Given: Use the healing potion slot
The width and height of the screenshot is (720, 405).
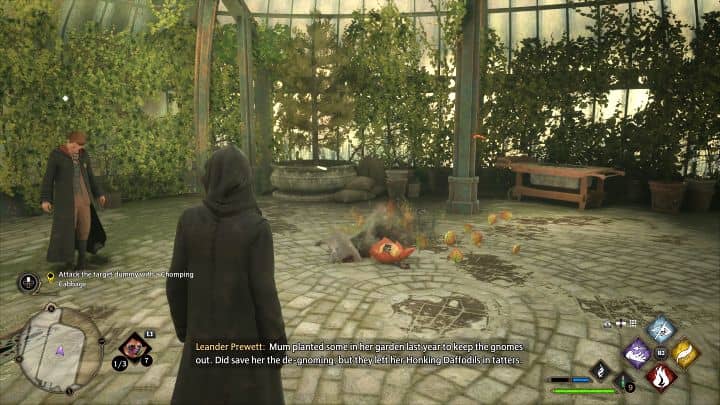Looking at the screenshot, I should point(621,381).
